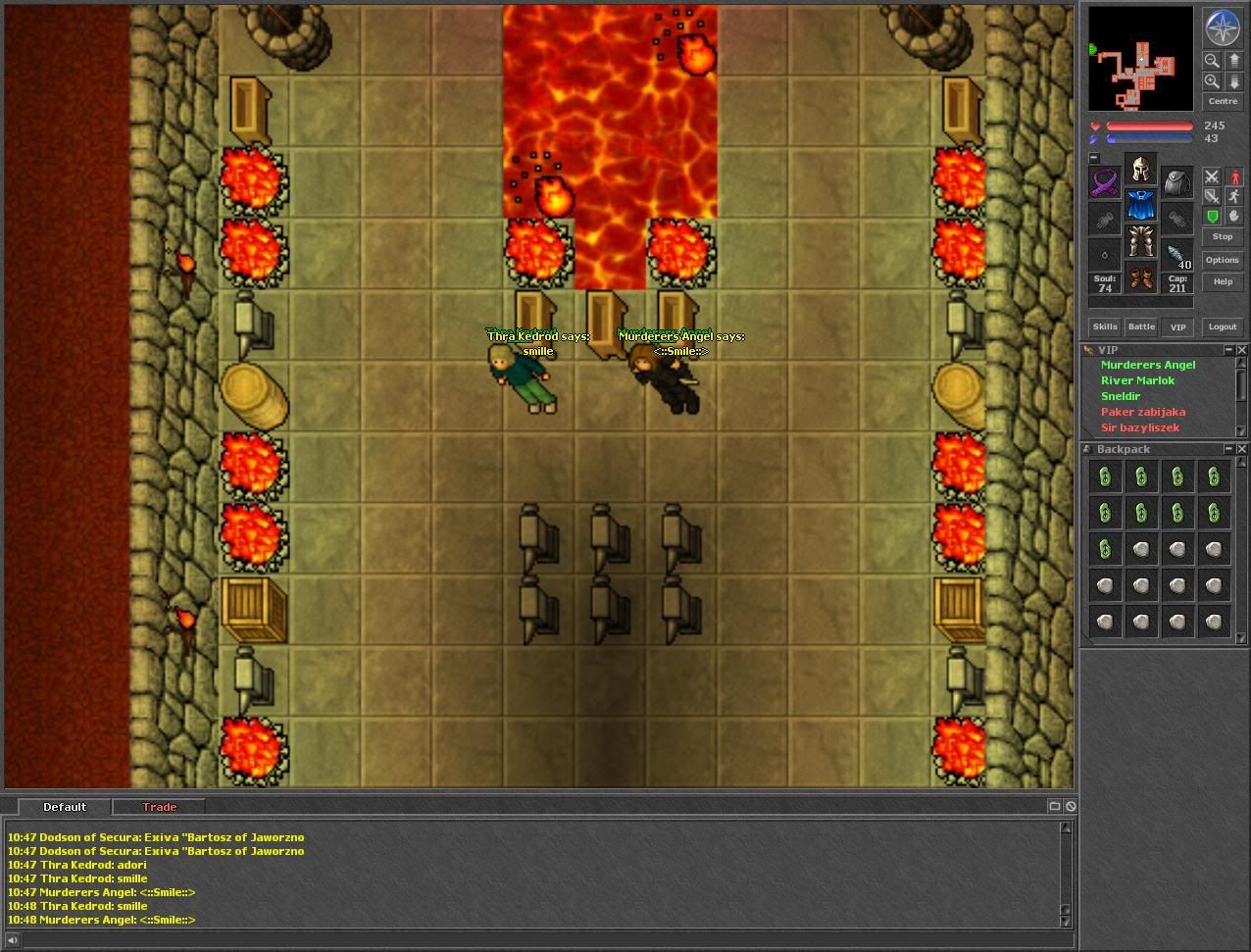
Task: Switch to the Trade chat tab
Action: click(159, 807)
